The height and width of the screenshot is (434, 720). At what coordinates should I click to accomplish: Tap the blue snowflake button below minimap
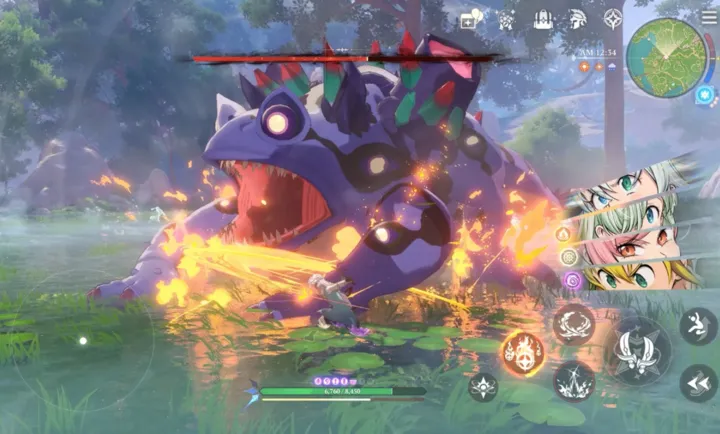click(x=705, y=95)
